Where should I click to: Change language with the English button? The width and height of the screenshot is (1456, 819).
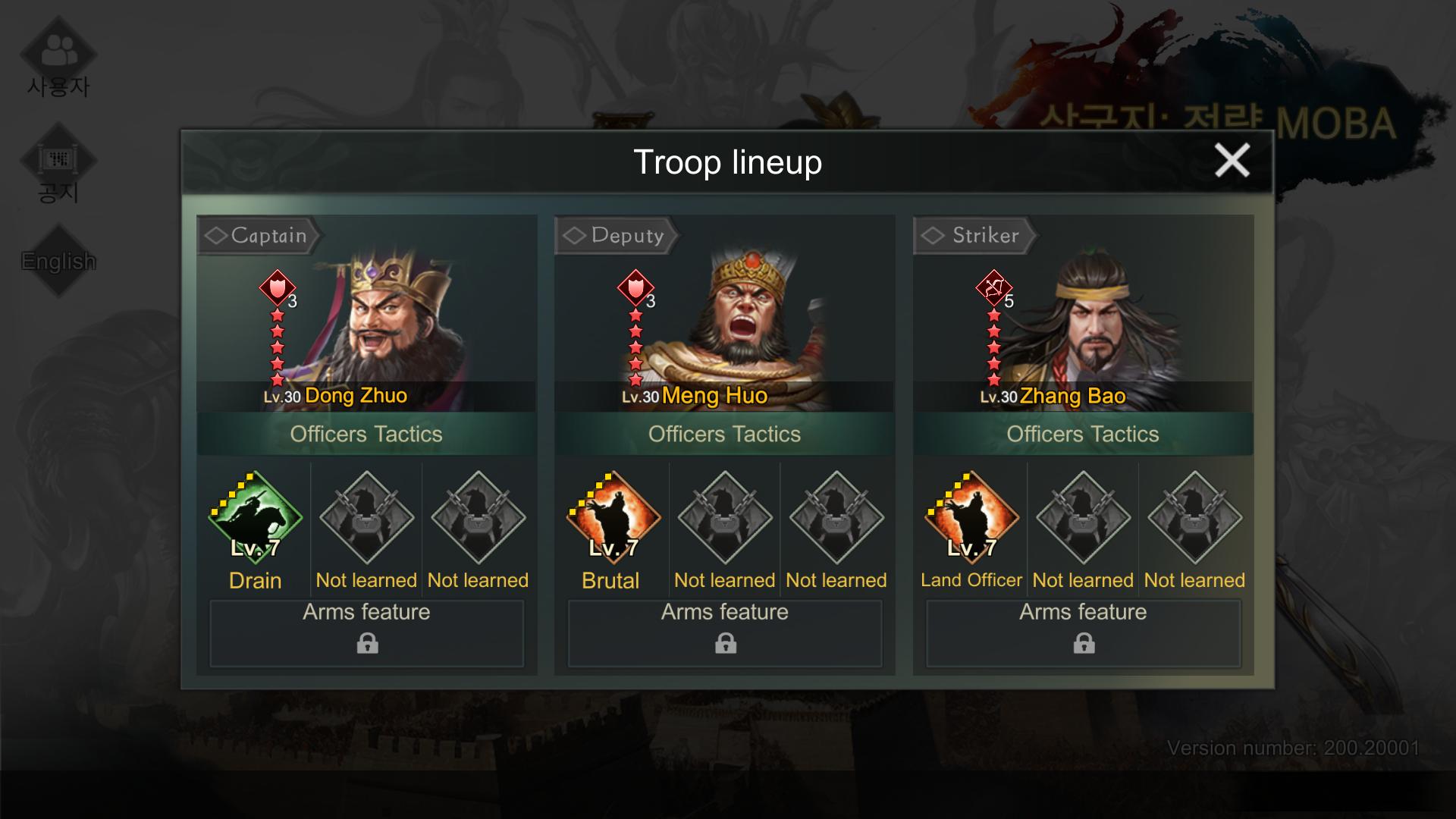click(58, 261)
